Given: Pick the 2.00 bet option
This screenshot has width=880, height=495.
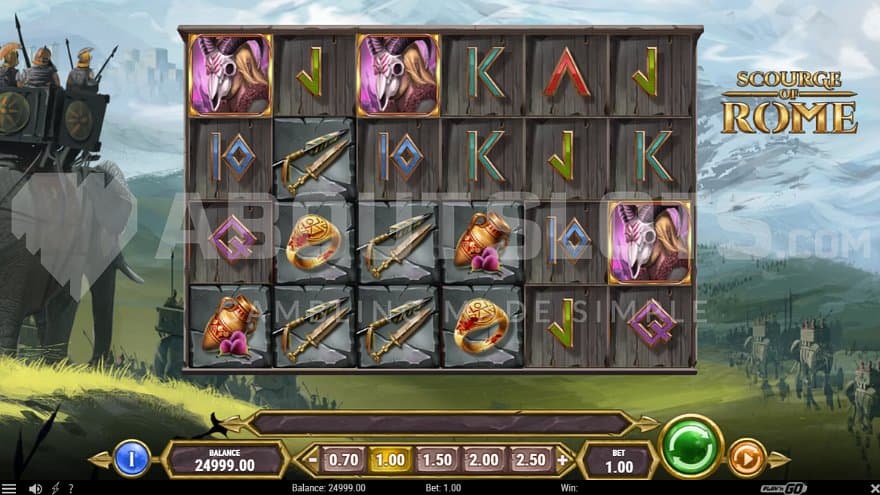Looking at the screenshot, I should click(483, 459).
